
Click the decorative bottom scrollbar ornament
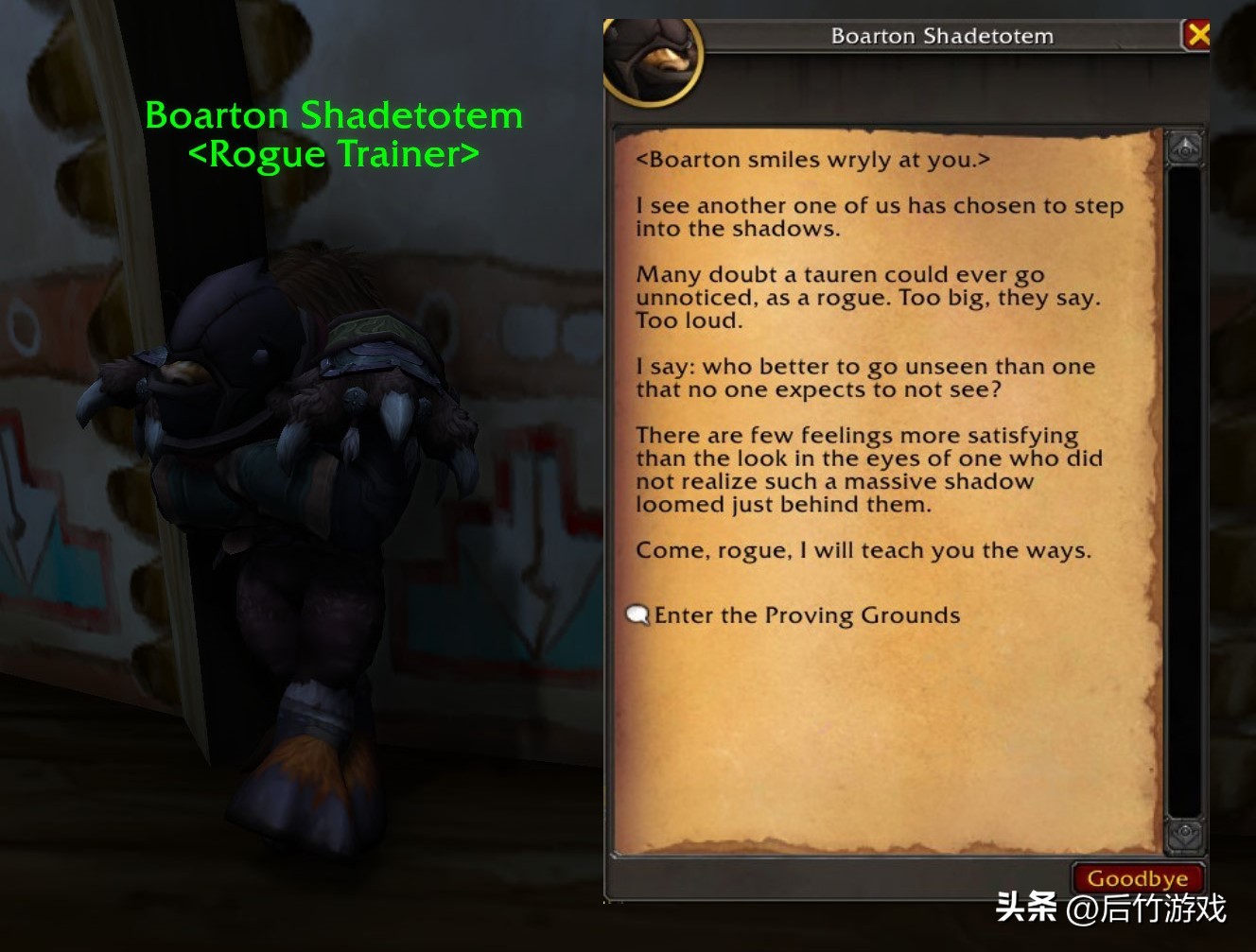pos(1184,839)
